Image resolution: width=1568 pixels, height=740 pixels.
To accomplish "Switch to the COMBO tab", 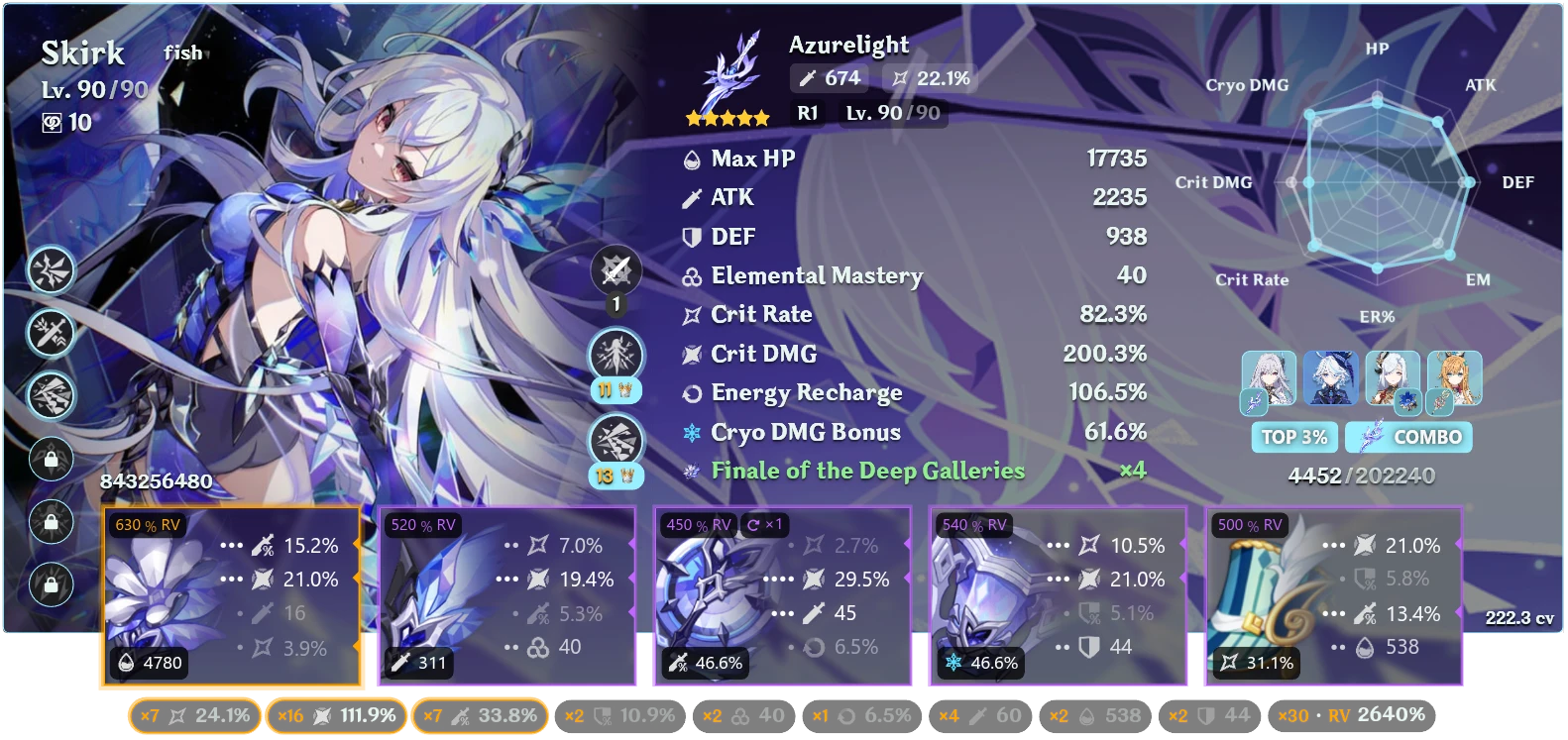I will (x=1408, y=436).
